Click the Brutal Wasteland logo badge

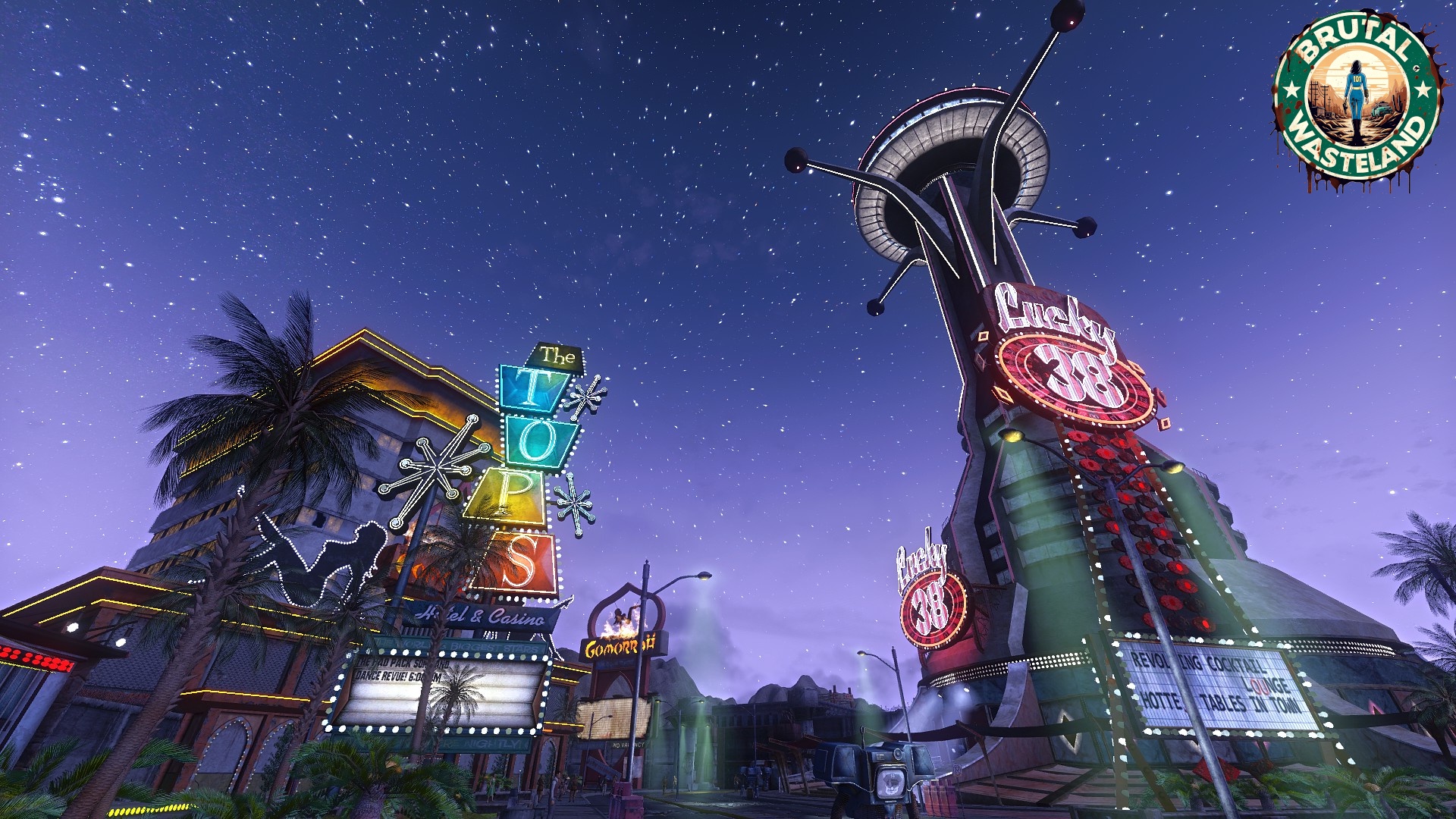[1357, 97]
